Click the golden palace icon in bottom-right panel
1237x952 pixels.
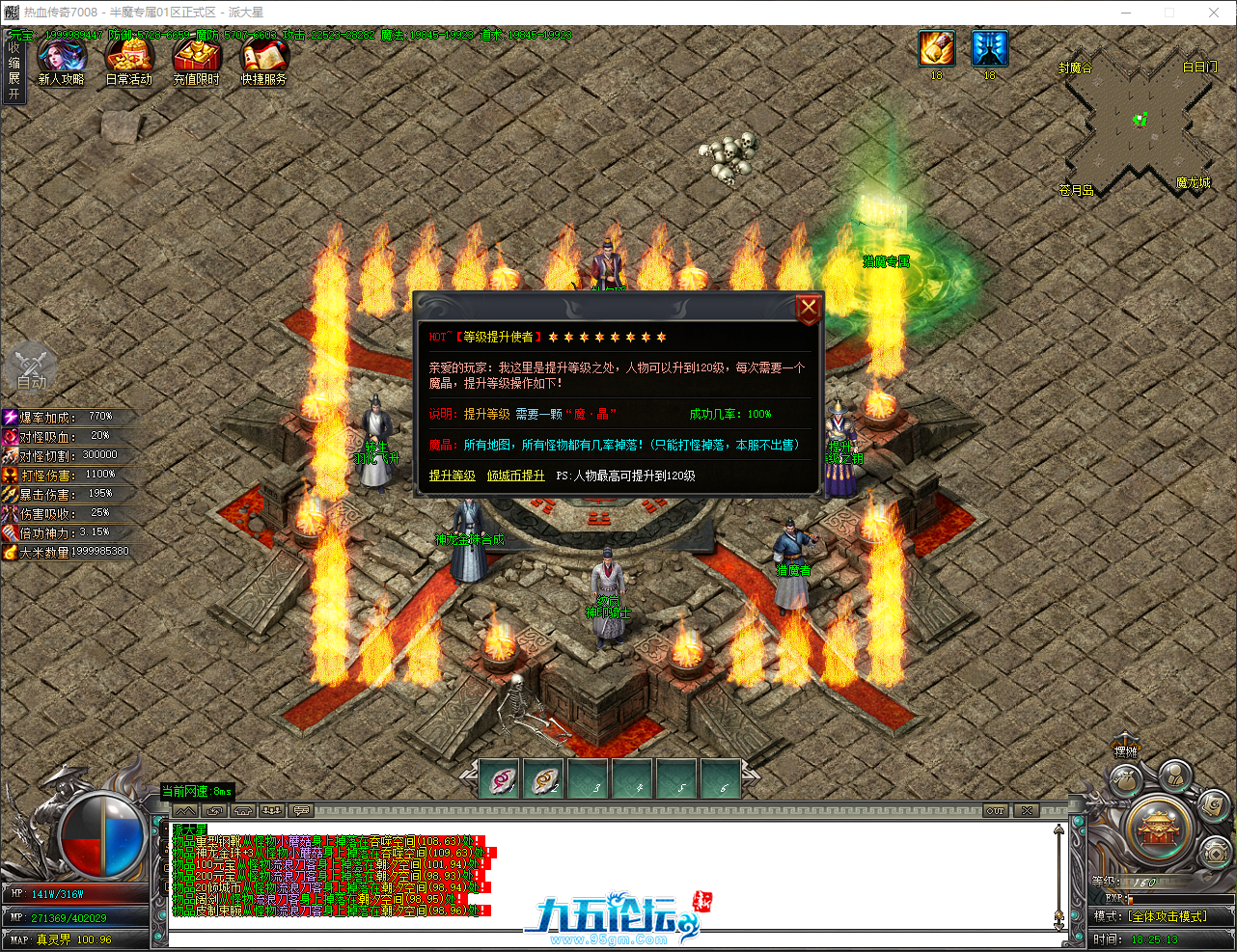coord(1158,829)
